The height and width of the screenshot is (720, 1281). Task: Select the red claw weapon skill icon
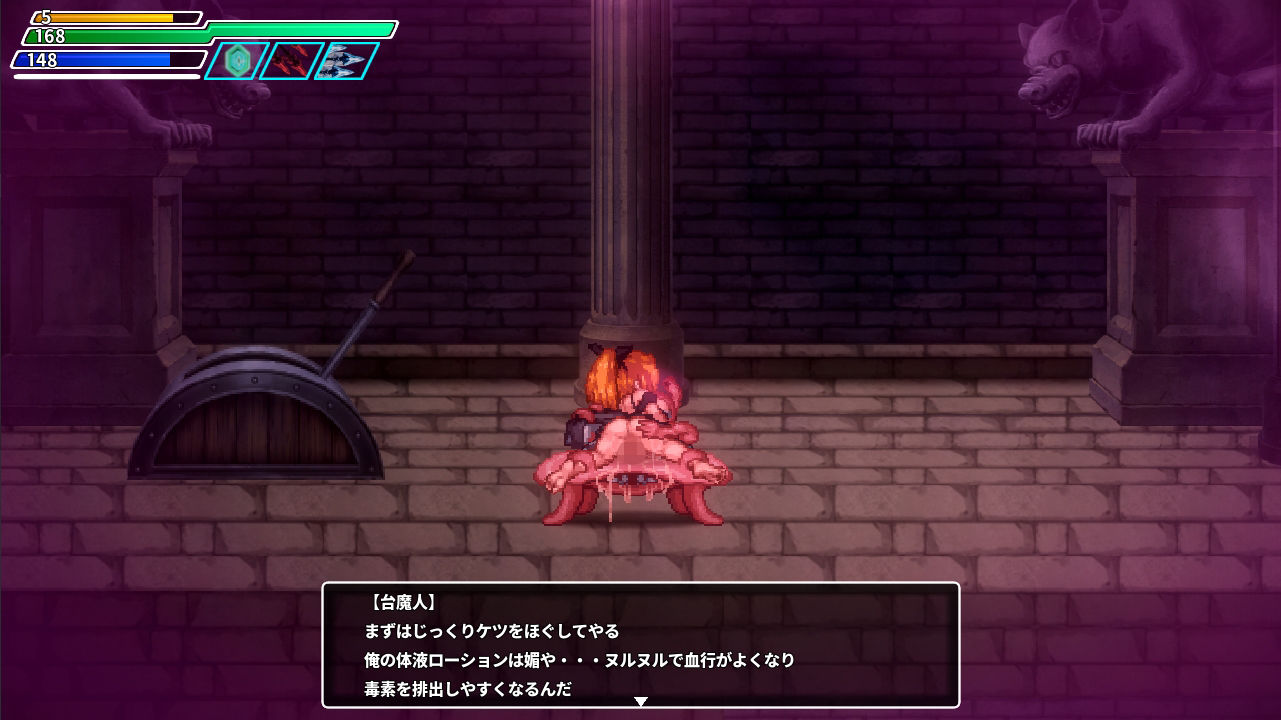pos(289,60)
